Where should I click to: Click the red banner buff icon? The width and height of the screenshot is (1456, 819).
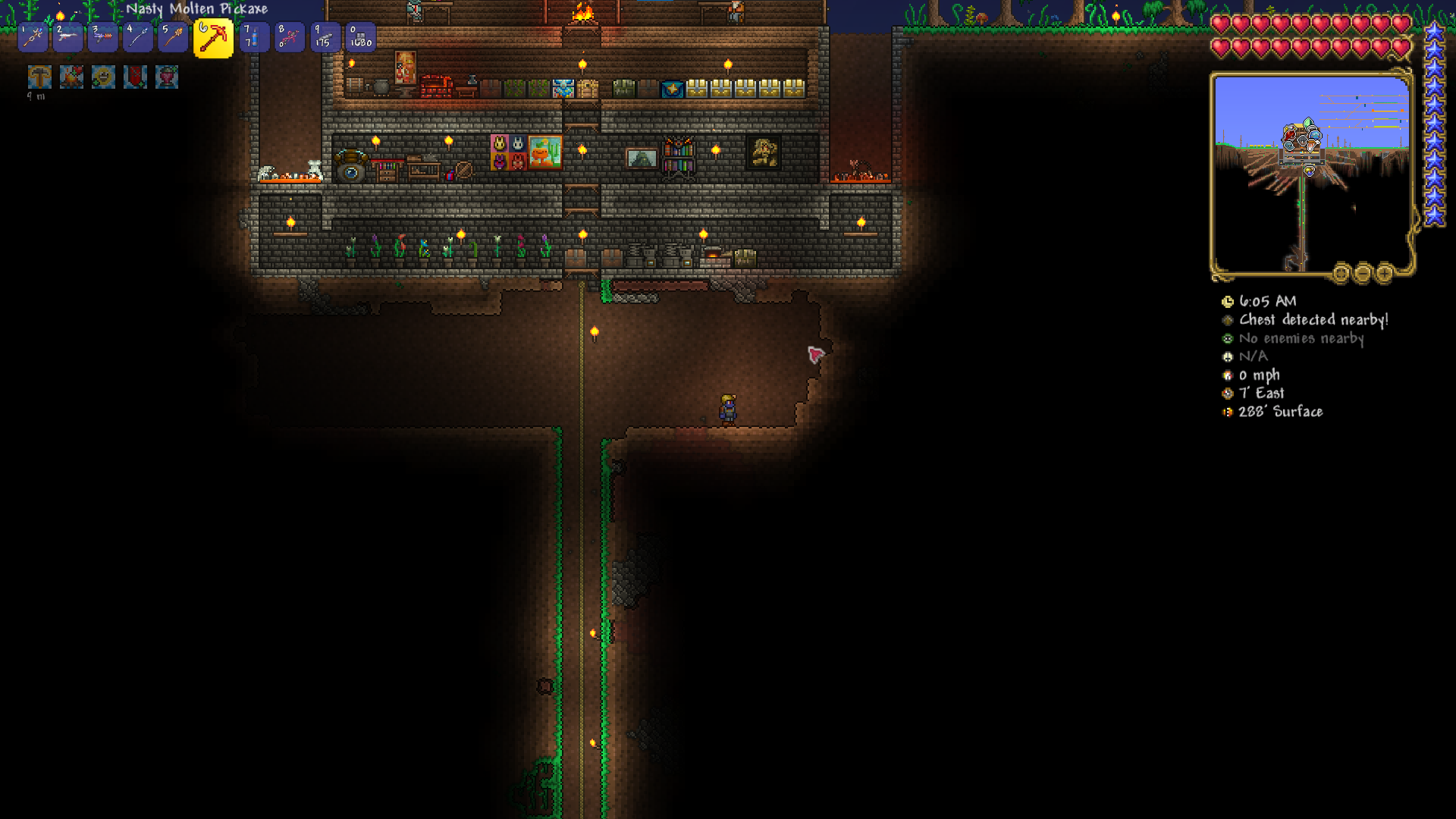pyautogui.click(x=135, y=77)
